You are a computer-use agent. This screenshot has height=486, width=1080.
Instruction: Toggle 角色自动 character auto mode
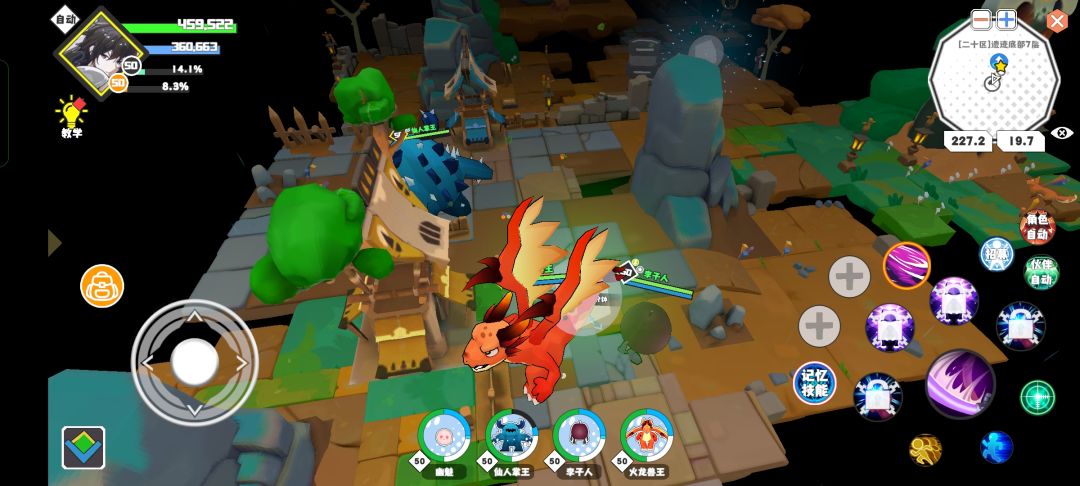[x=1038, y=227]
